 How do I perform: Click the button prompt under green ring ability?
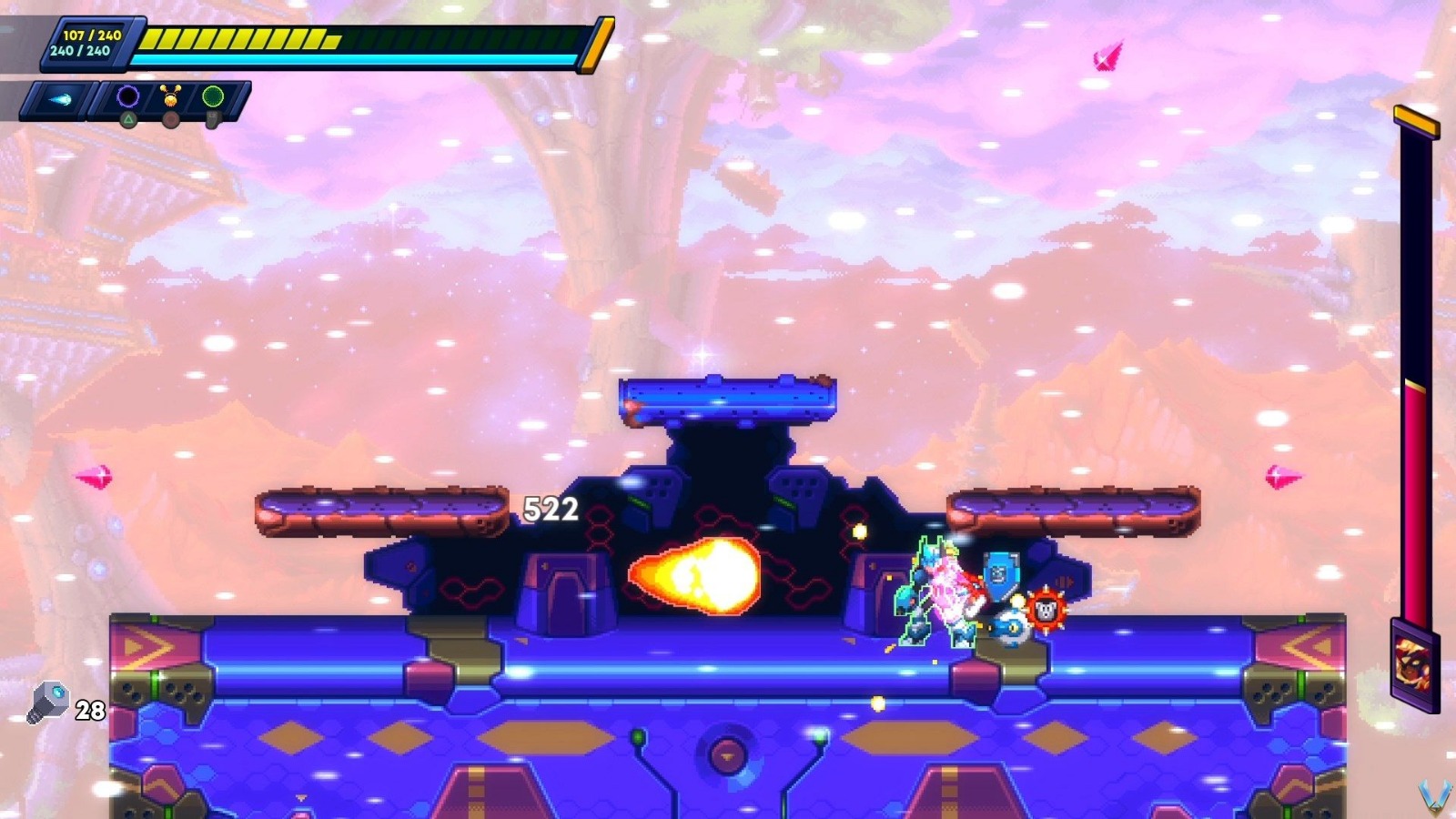pos(213,119)
